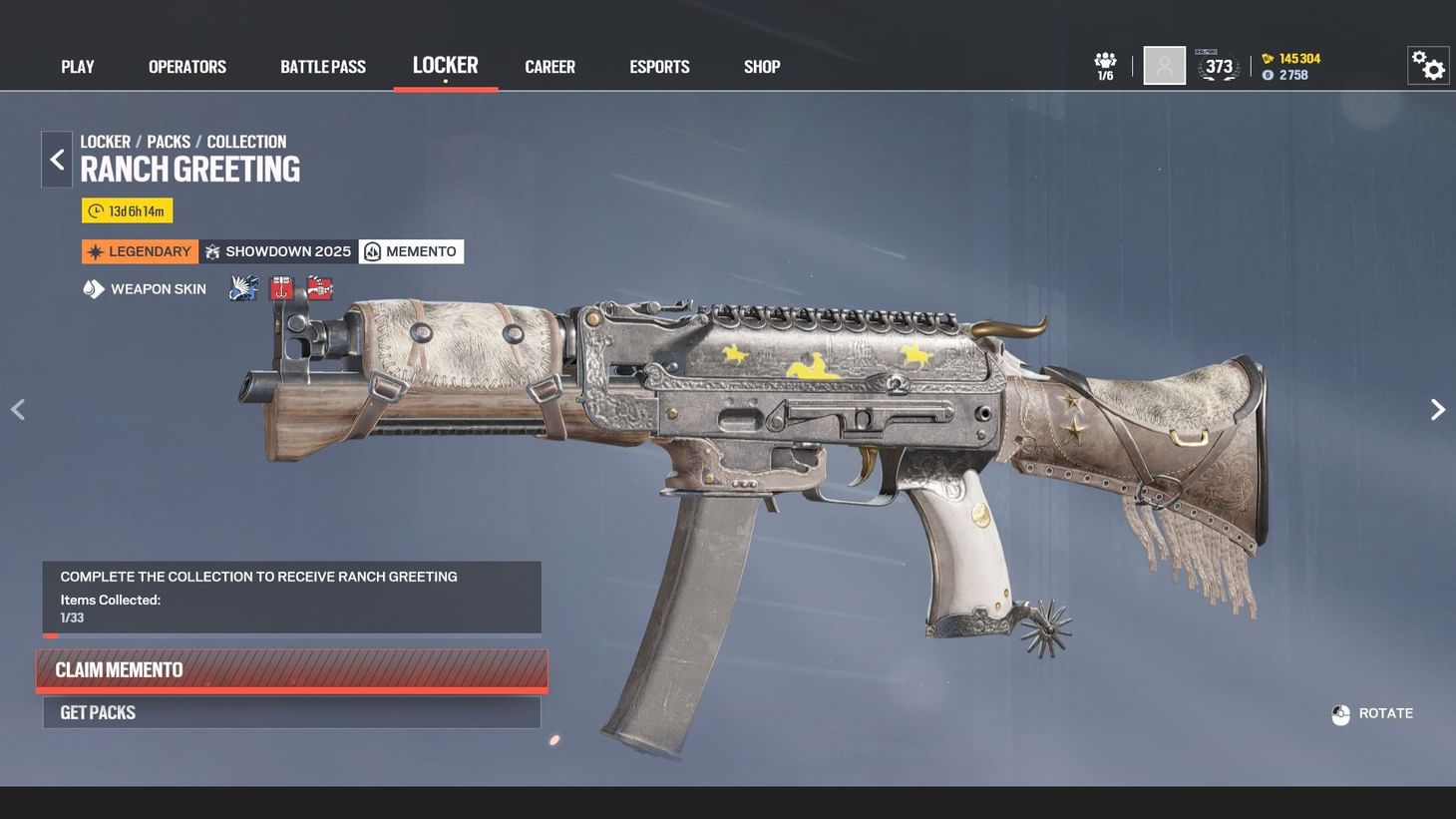Switch to the Battle Pass tab
The width and height of the screenshot is (1456, 819).
pyautogui.click(x=322, y=66)
